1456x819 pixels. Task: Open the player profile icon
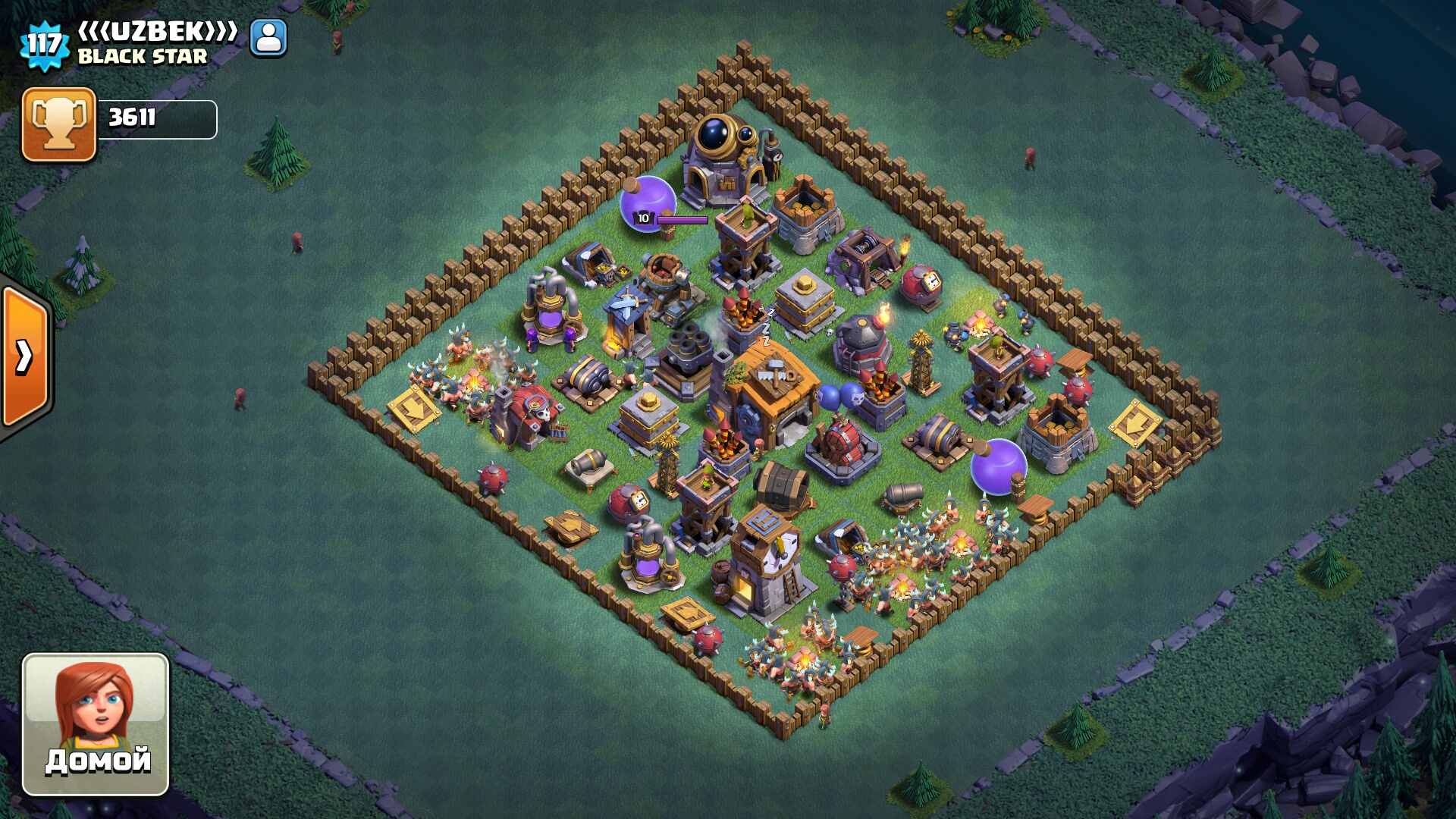click(x=268, y=38)
